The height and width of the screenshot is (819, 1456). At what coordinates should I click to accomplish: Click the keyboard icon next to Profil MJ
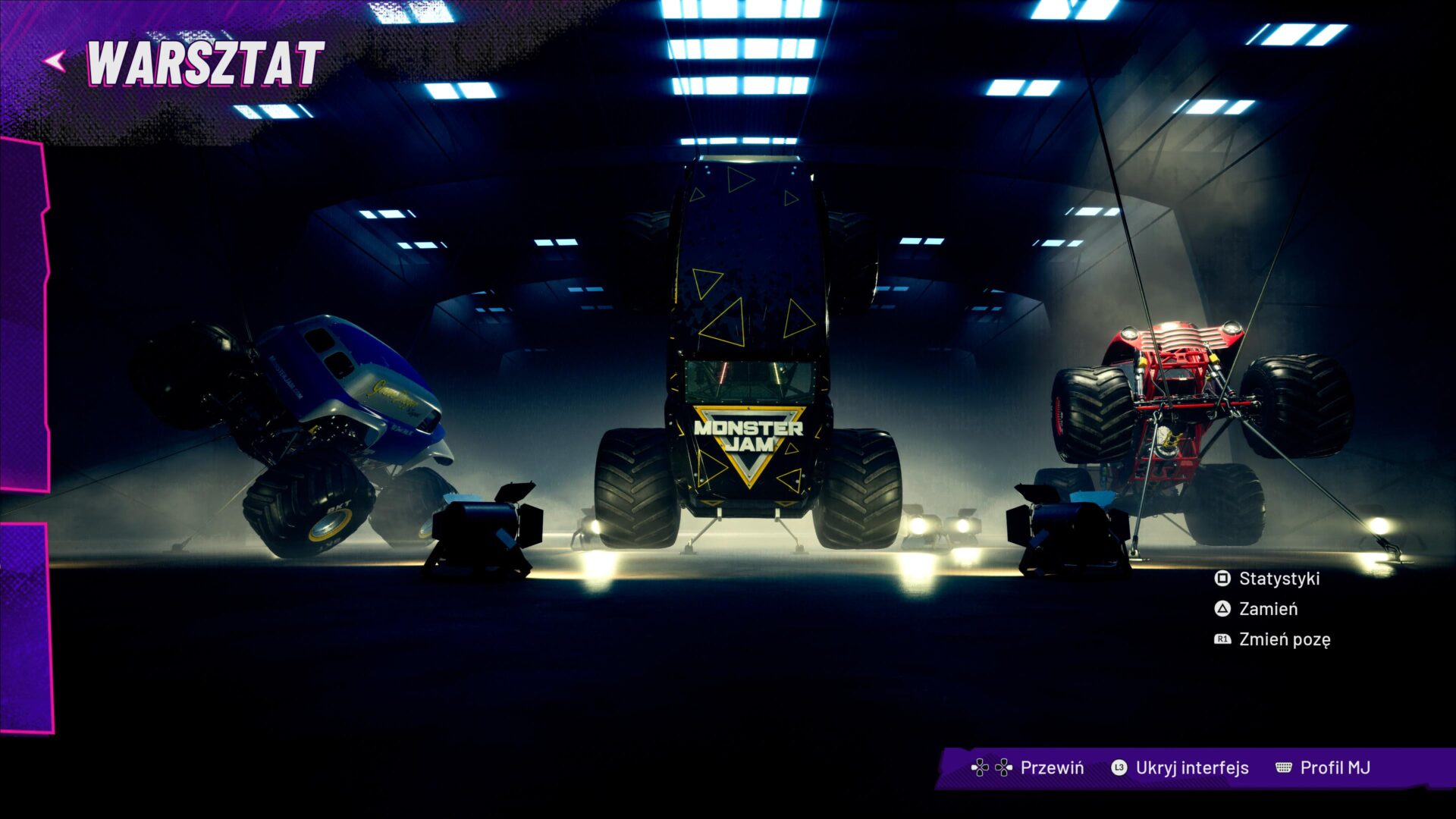point(1282,767)
